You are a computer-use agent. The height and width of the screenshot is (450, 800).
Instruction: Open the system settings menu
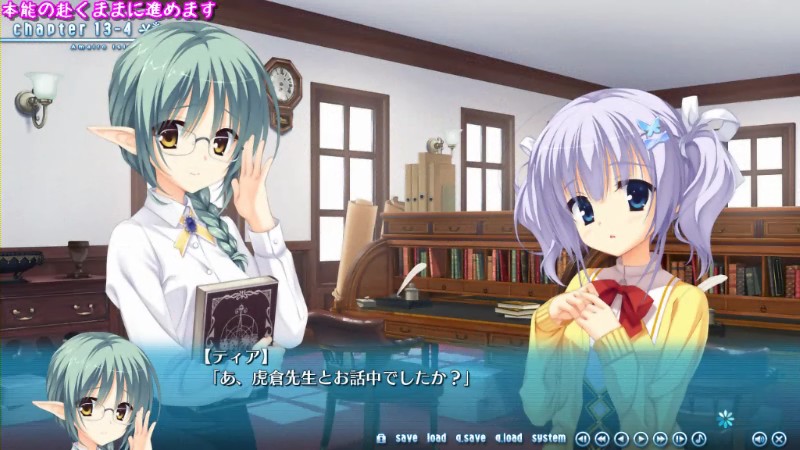(x=548, y=438)
